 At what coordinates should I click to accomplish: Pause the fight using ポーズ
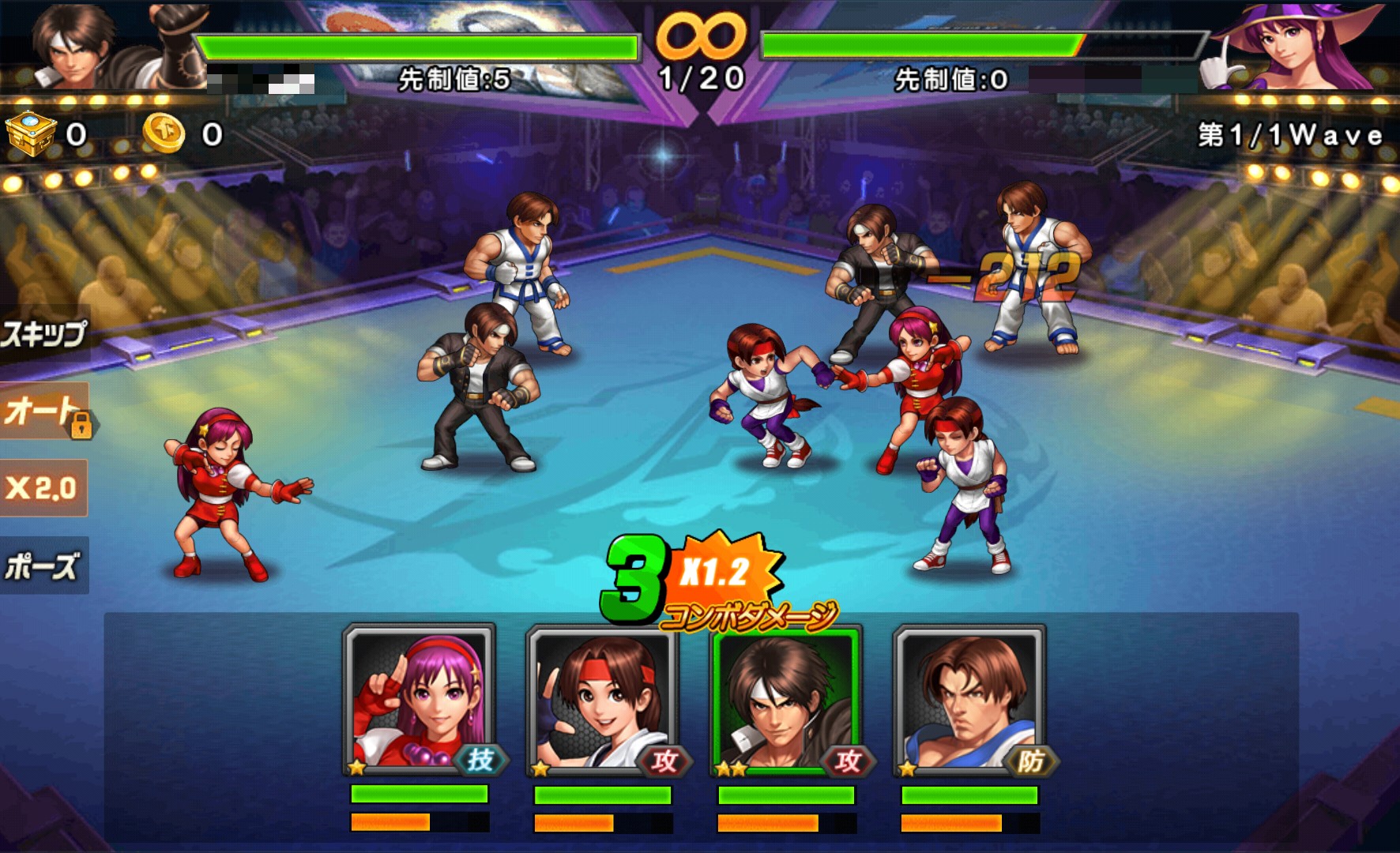coord(43,566)
